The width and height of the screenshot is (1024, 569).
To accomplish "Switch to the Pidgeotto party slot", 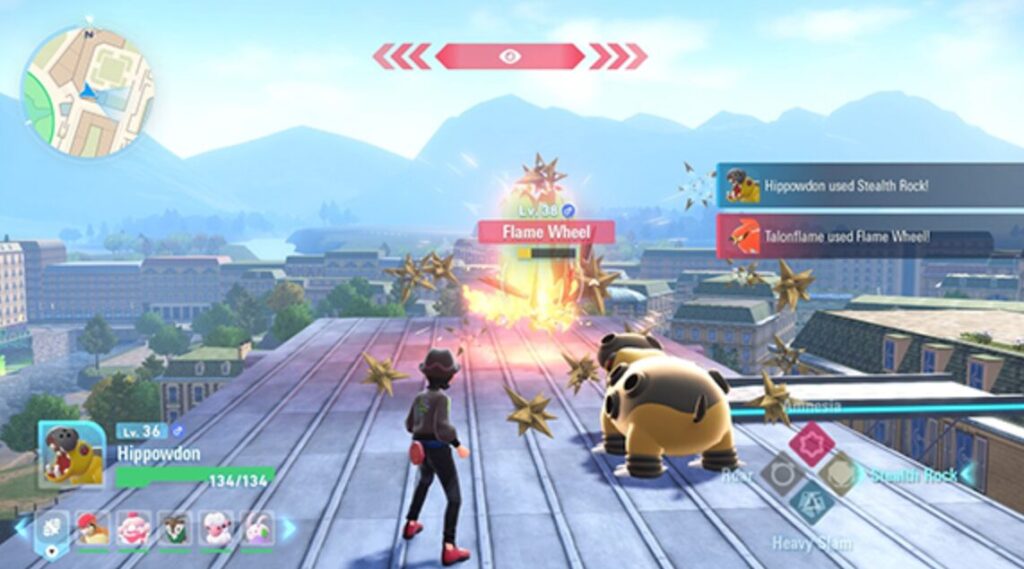I will 94,528.
